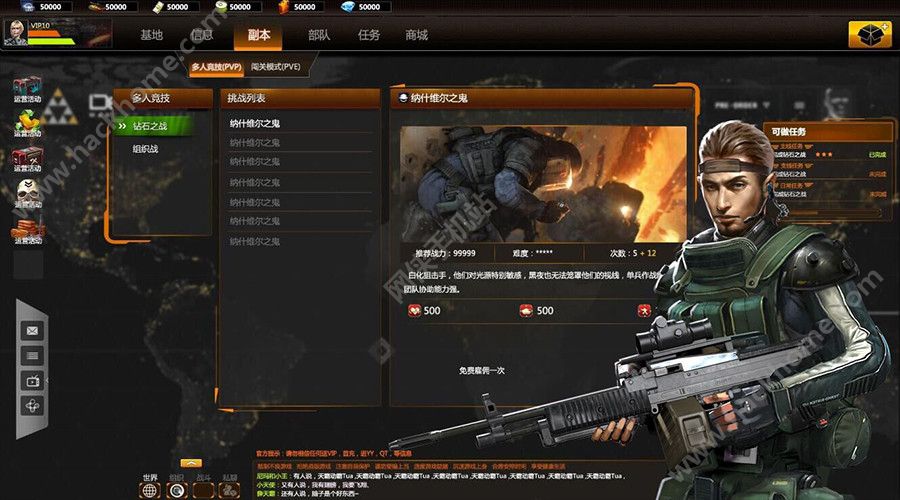The width and height of the screenshot is (900, 500).
Task: Open the green arrows gold event icon
Action: (27, 123)
